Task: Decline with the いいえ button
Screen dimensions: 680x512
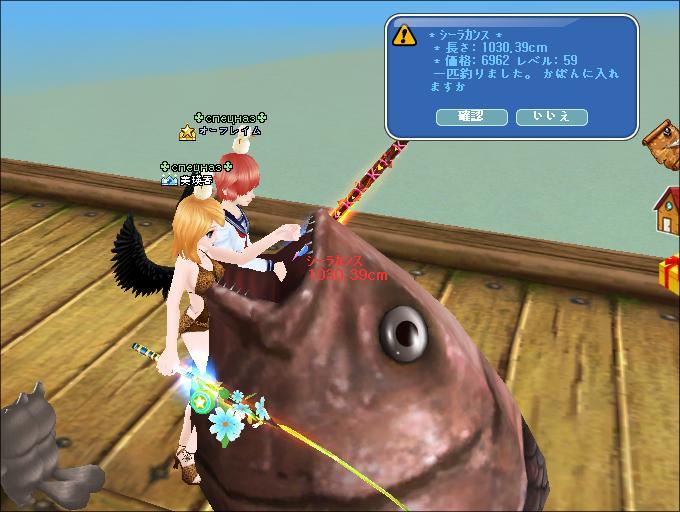Action: 551,117
